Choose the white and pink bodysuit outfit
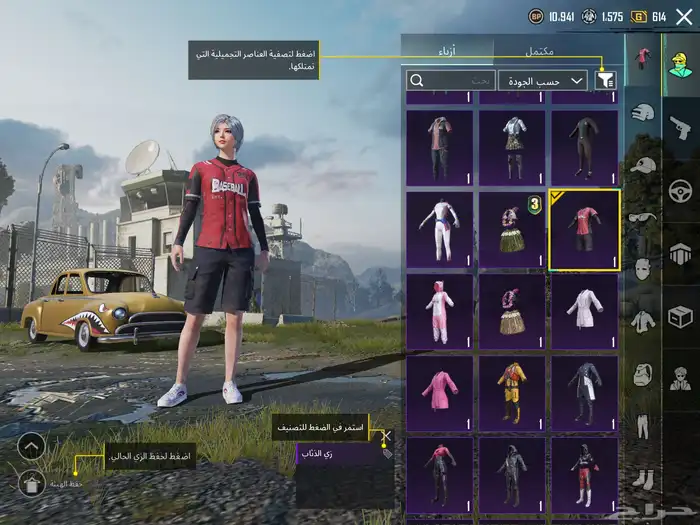This screenshot has width=700, height=525. [x=440, y=230]
